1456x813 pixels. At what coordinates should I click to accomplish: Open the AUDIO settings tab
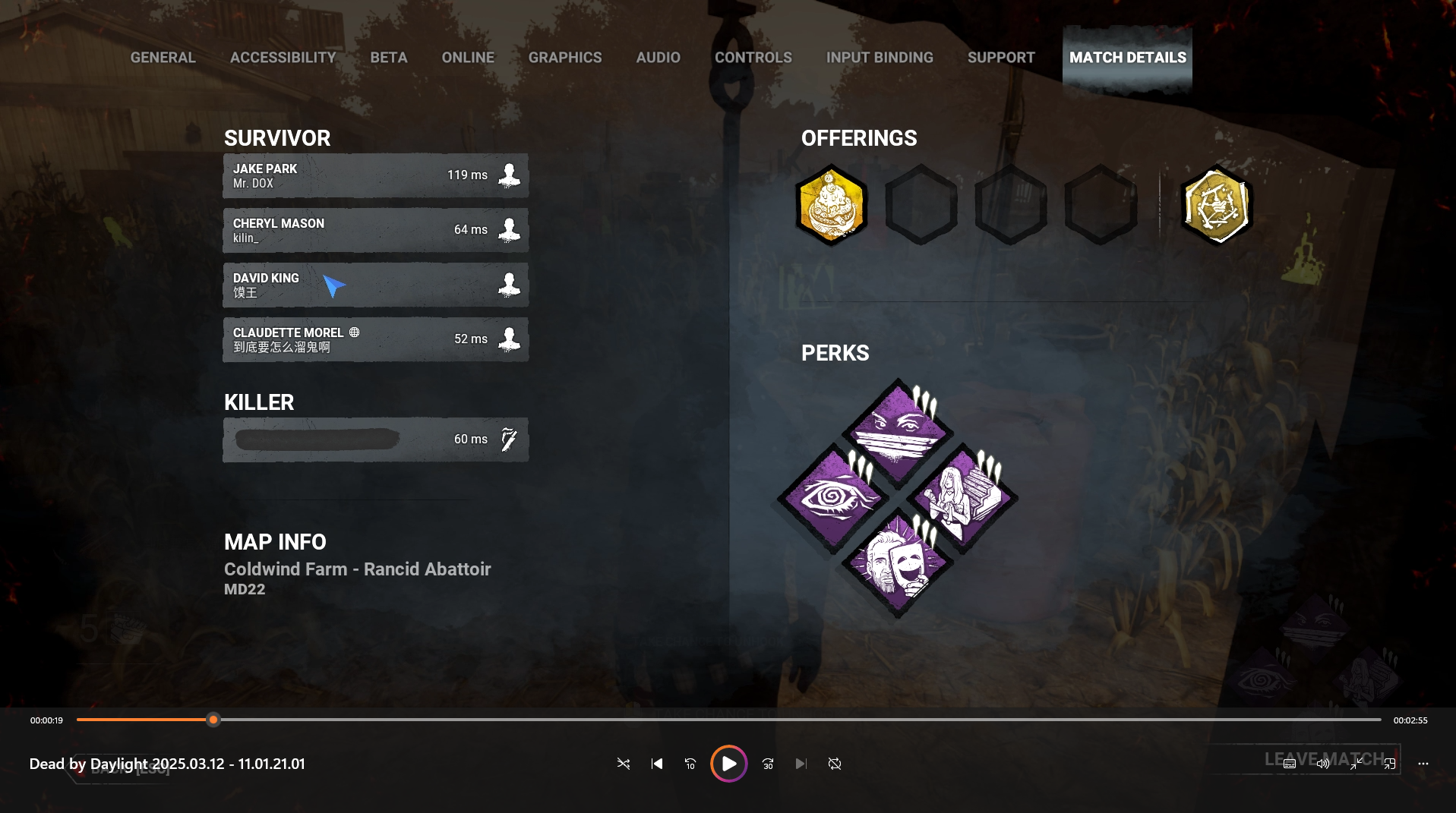point(658,57)
